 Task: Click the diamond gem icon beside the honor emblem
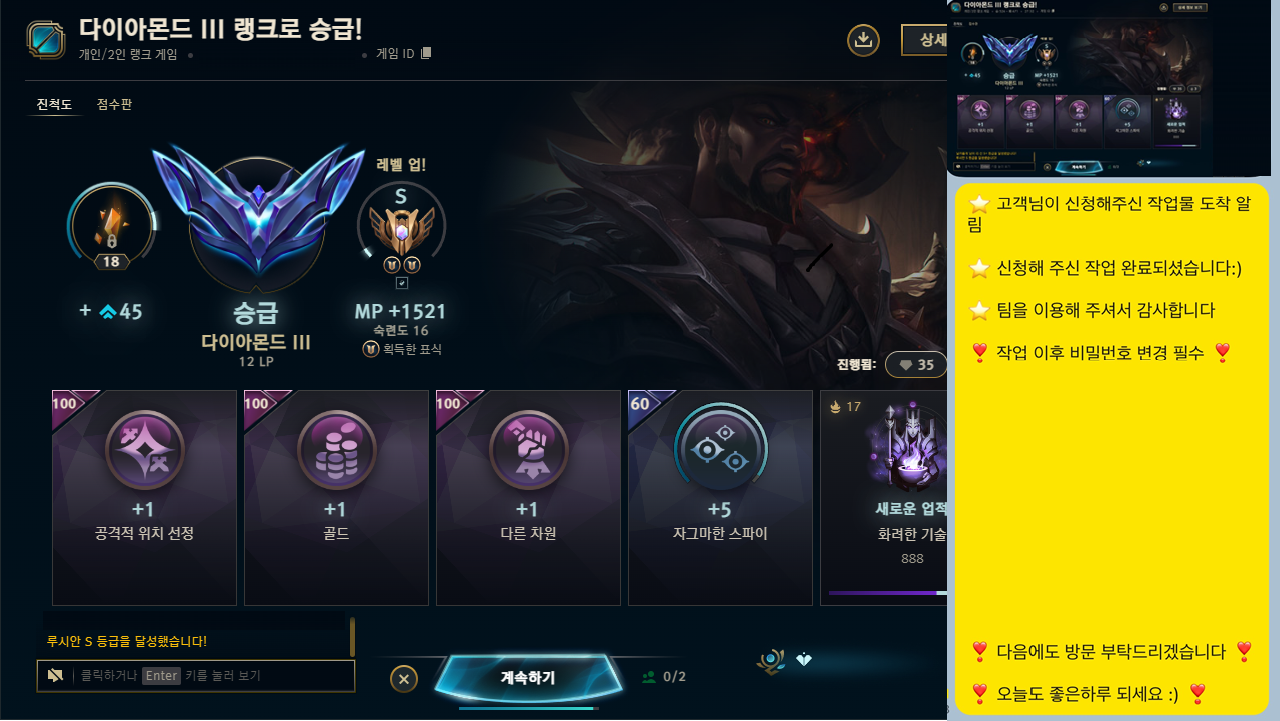806,660
